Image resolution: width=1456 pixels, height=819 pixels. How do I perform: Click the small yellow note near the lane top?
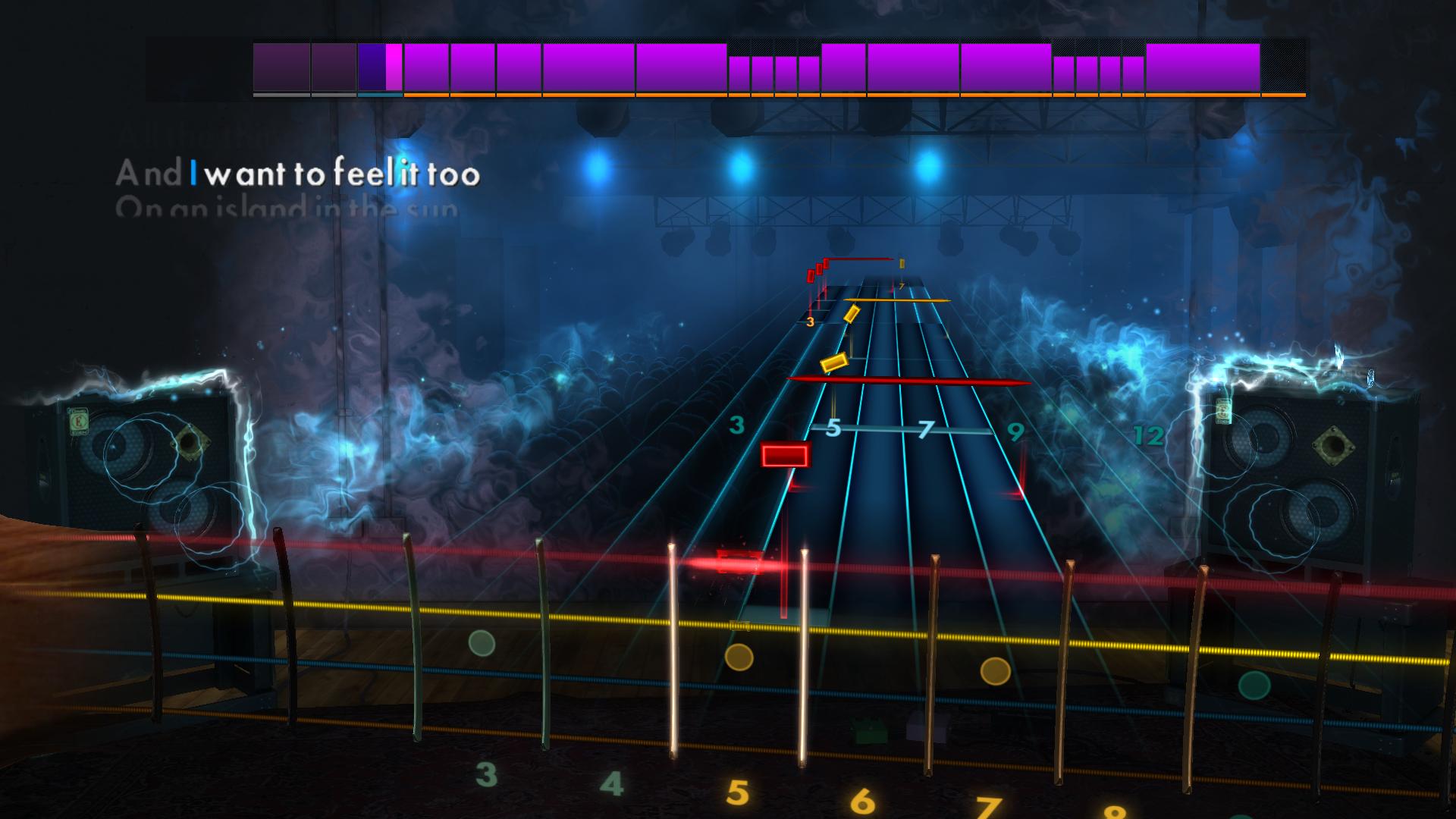pyautogui.click(x=901, y=265)
